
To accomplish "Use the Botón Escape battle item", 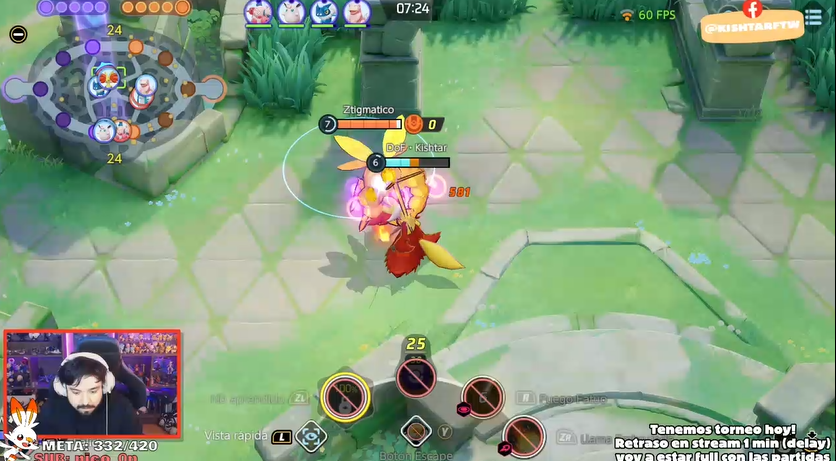I will [415, 433].
